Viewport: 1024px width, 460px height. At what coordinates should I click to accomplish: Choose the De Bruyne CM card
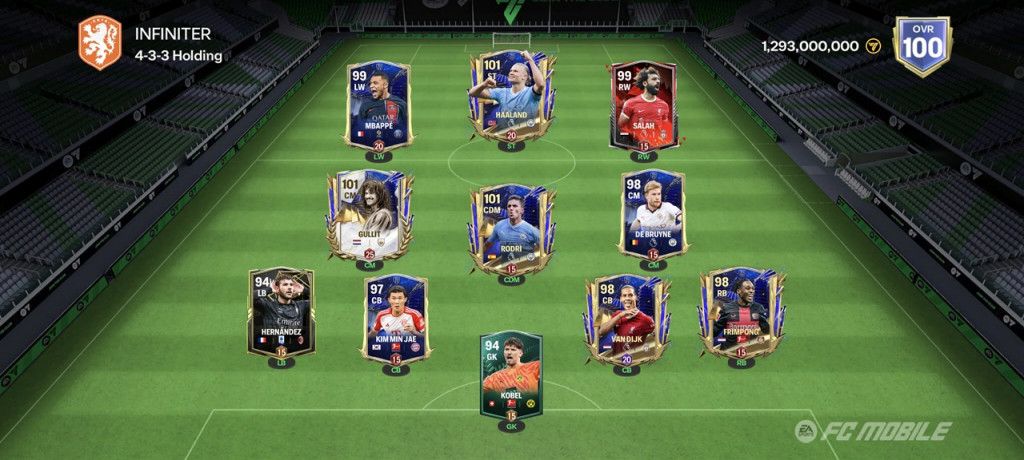(652, 215)
